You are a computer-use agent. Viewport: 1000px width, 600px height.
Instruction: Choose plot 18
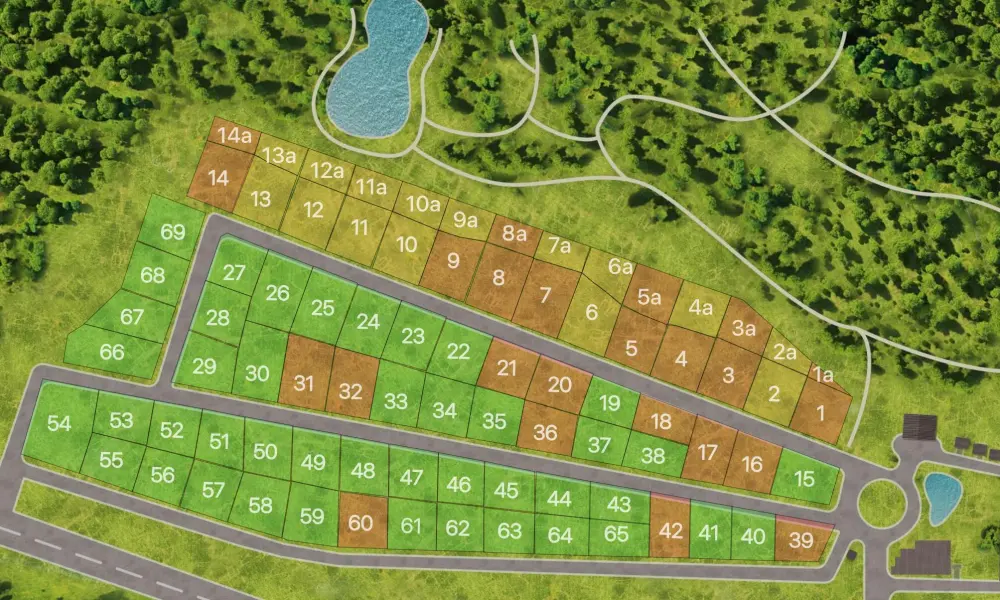(661, 421)
